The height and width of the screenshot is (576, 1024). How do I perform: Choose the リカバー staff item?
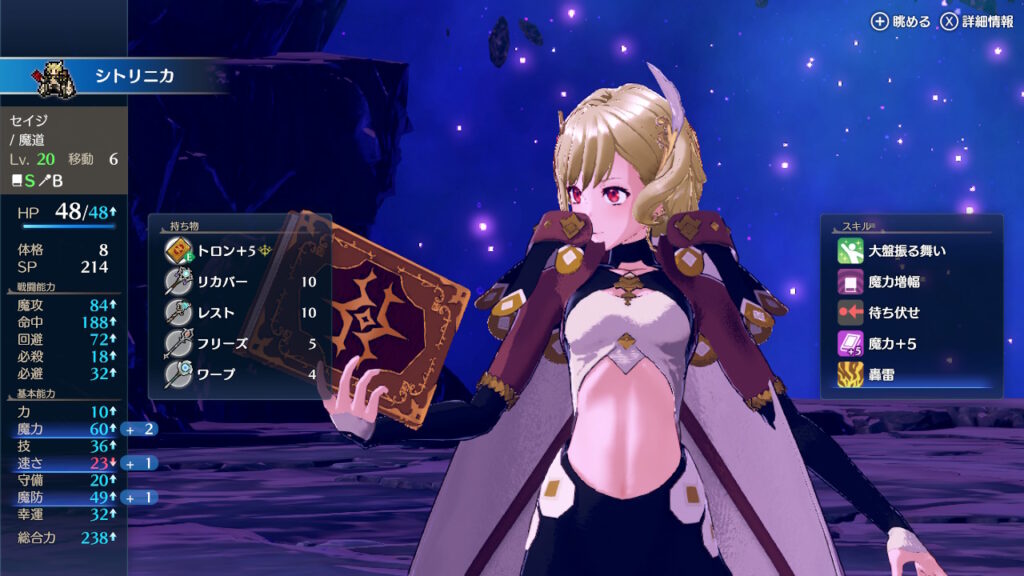point(240,281)
